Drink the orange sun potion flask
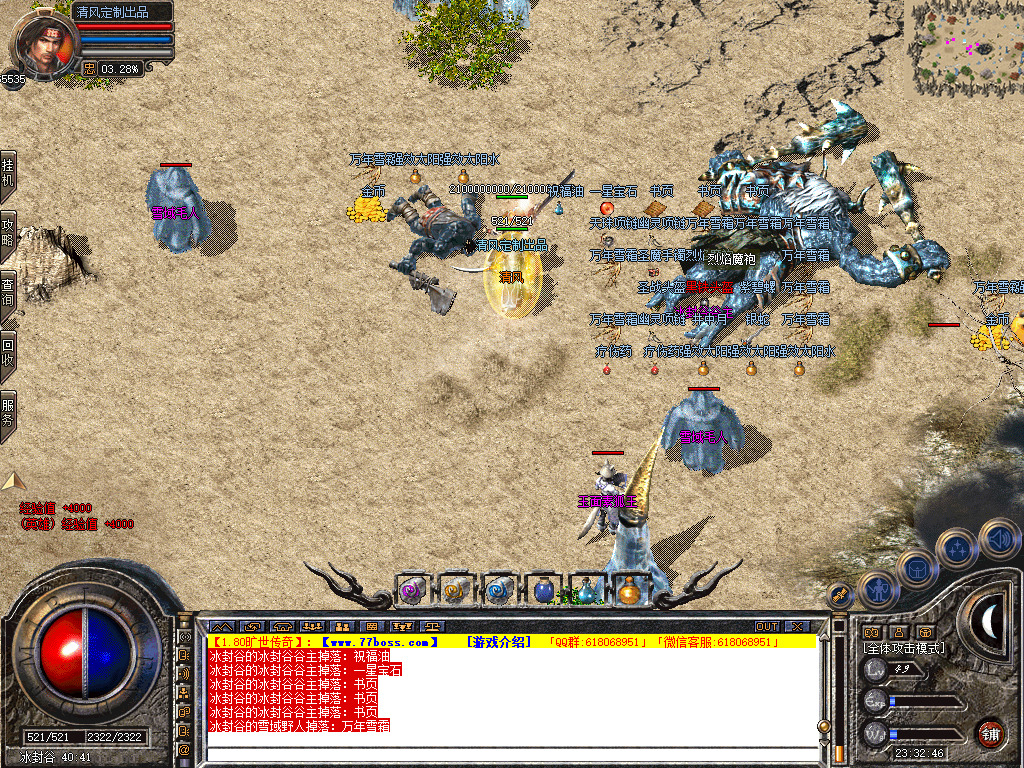Screen dimensions: 1024x768 [629, 590]
